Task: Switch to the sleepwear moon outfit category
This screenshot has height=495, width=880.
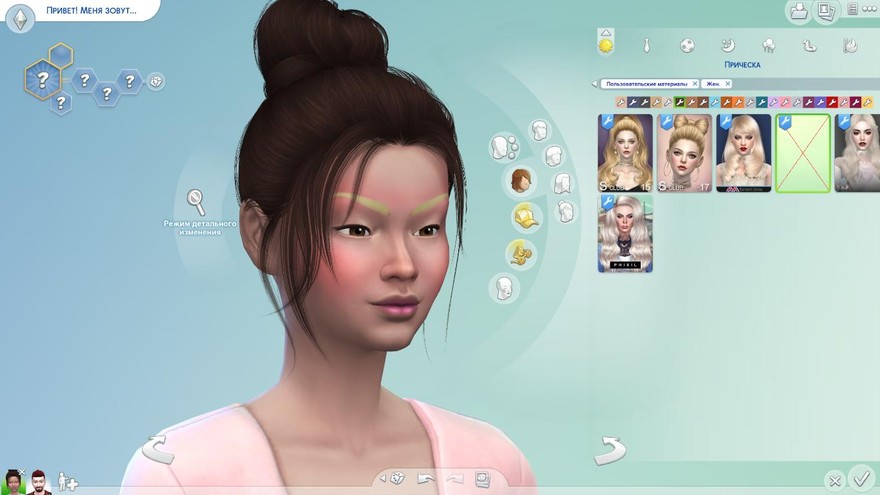Action: coord(729,45)
